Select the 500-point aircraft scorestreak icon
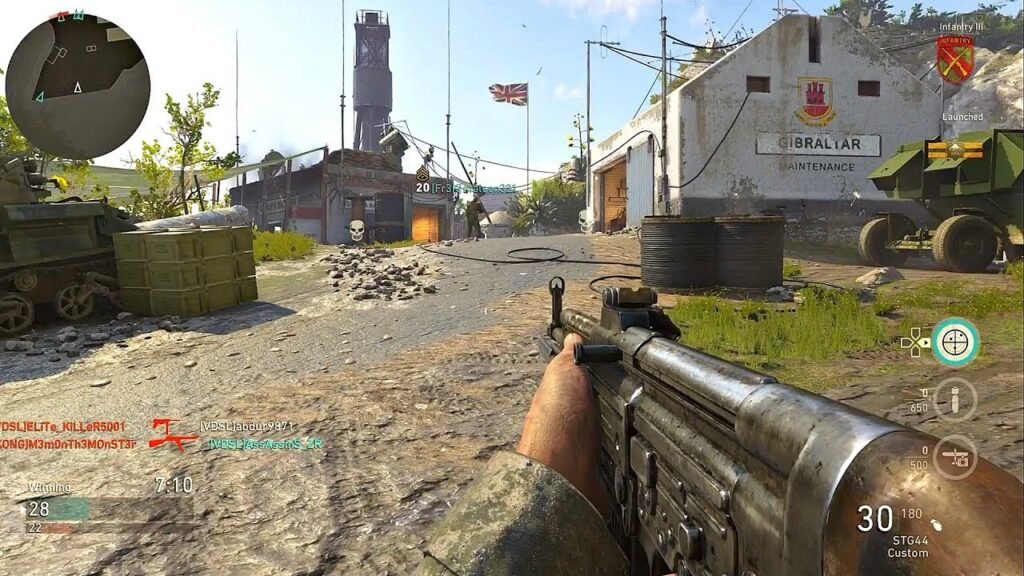The height and width of the screenshot is (576, 1024). tap(955, 456)
